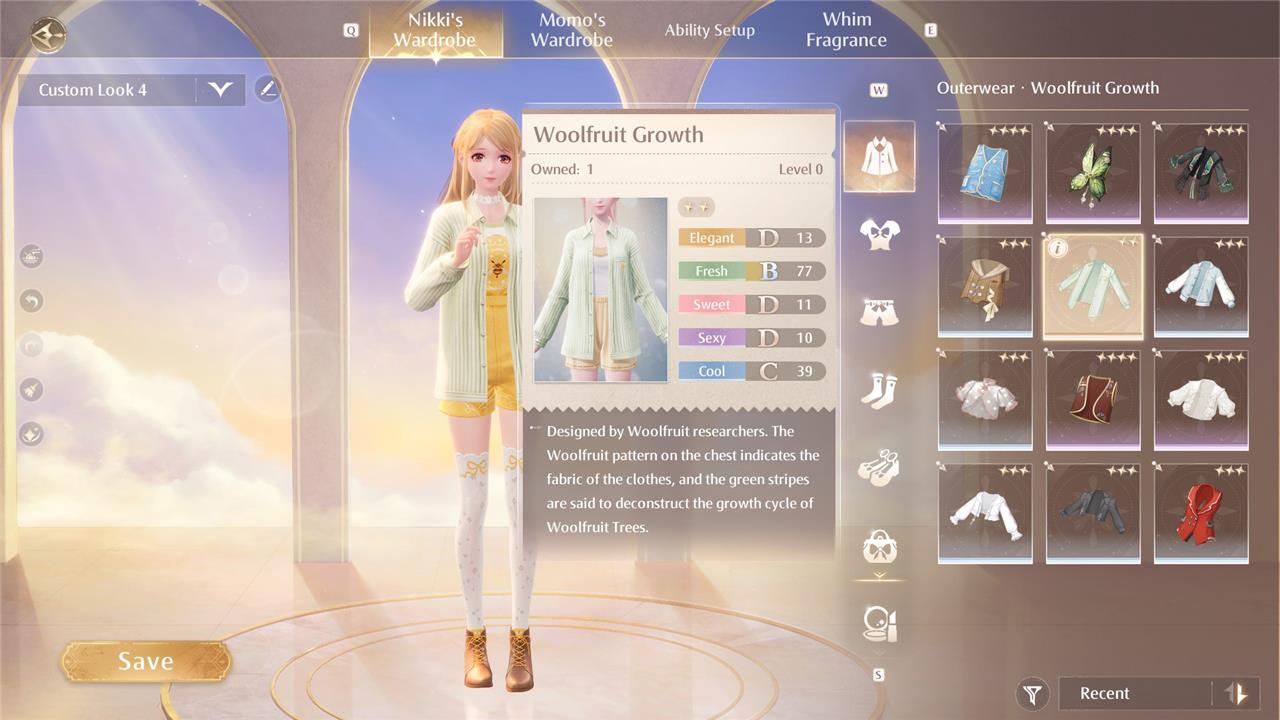Choose the socks category icon
This screenshot has width=1280, height=720.
click(879, 390)
